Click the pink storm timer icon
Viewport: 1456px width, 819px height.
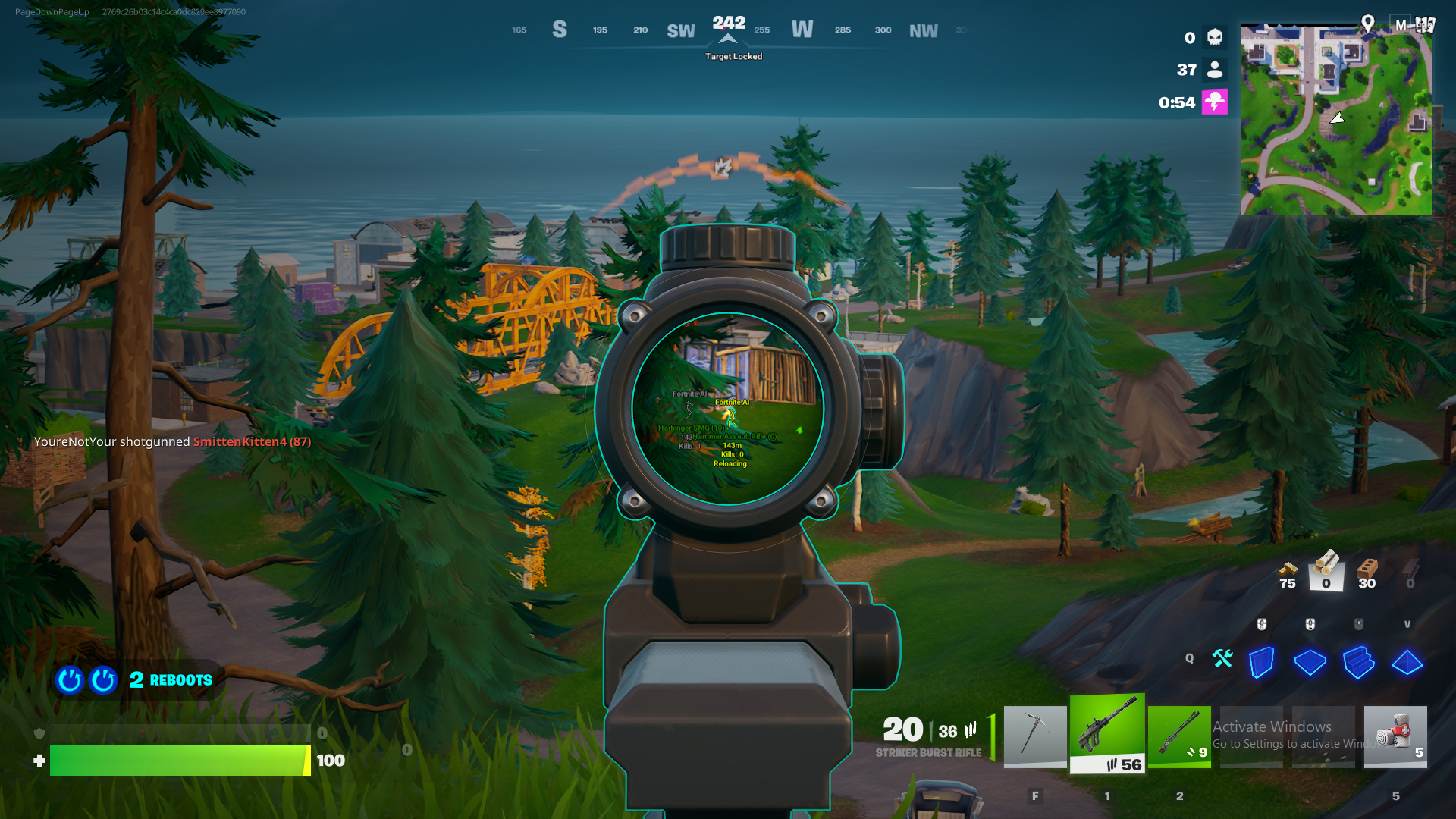click(1214, 101)
